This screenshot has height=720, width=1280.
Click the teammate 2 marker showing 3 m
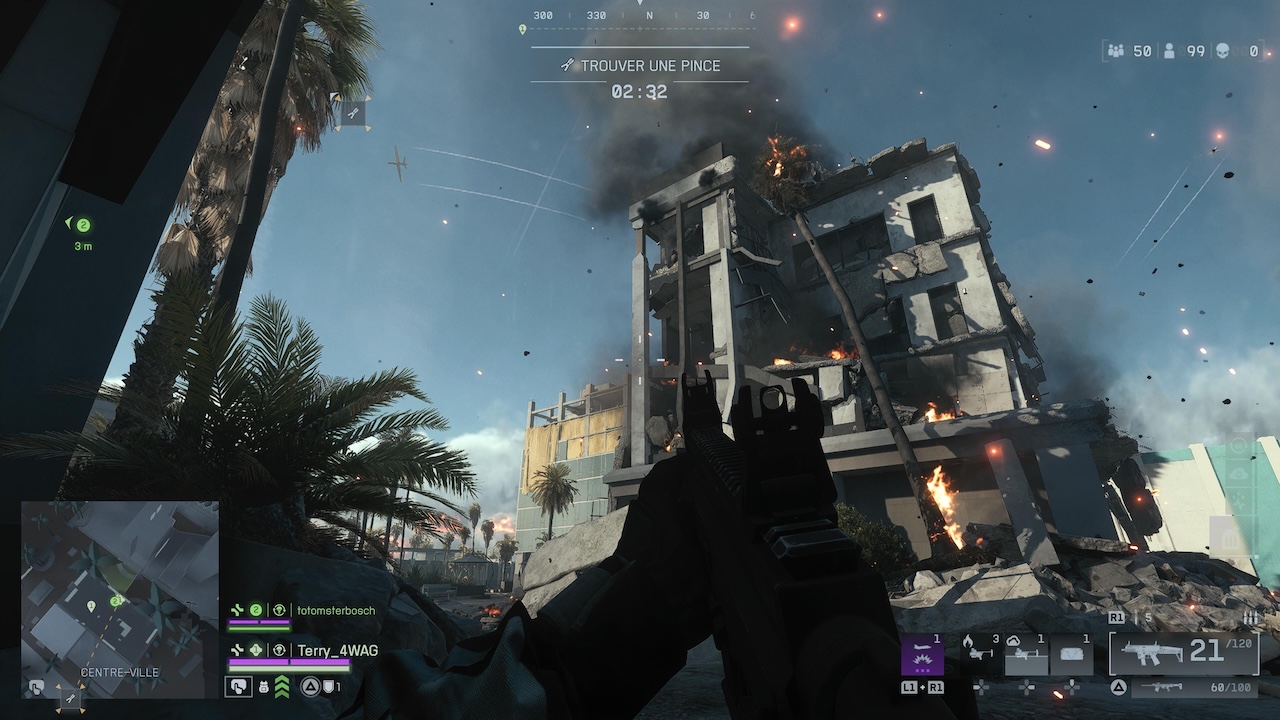click(82, 225)
